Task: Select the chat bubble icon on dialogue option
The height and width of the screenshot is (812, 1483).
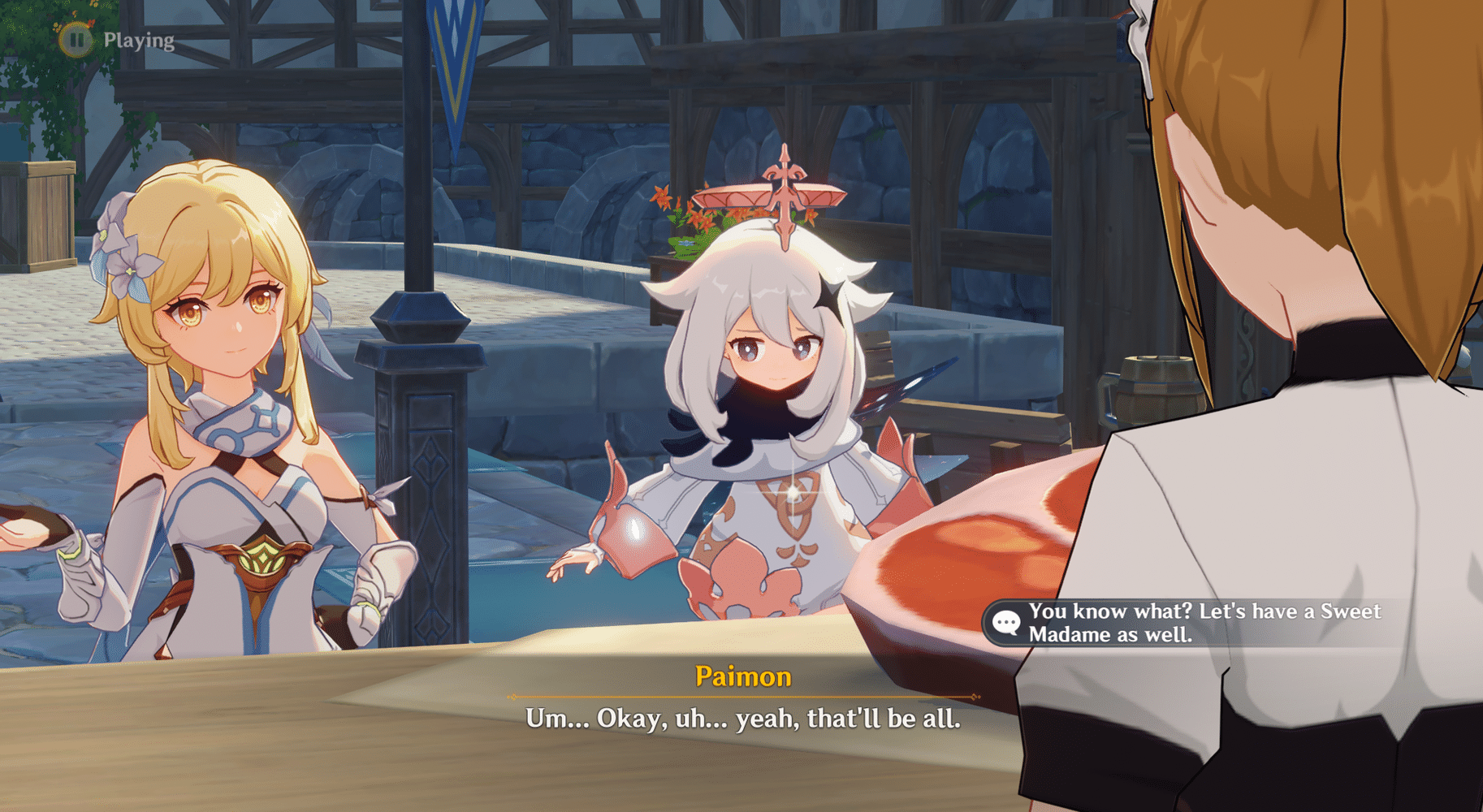Action: (1007, 624)
